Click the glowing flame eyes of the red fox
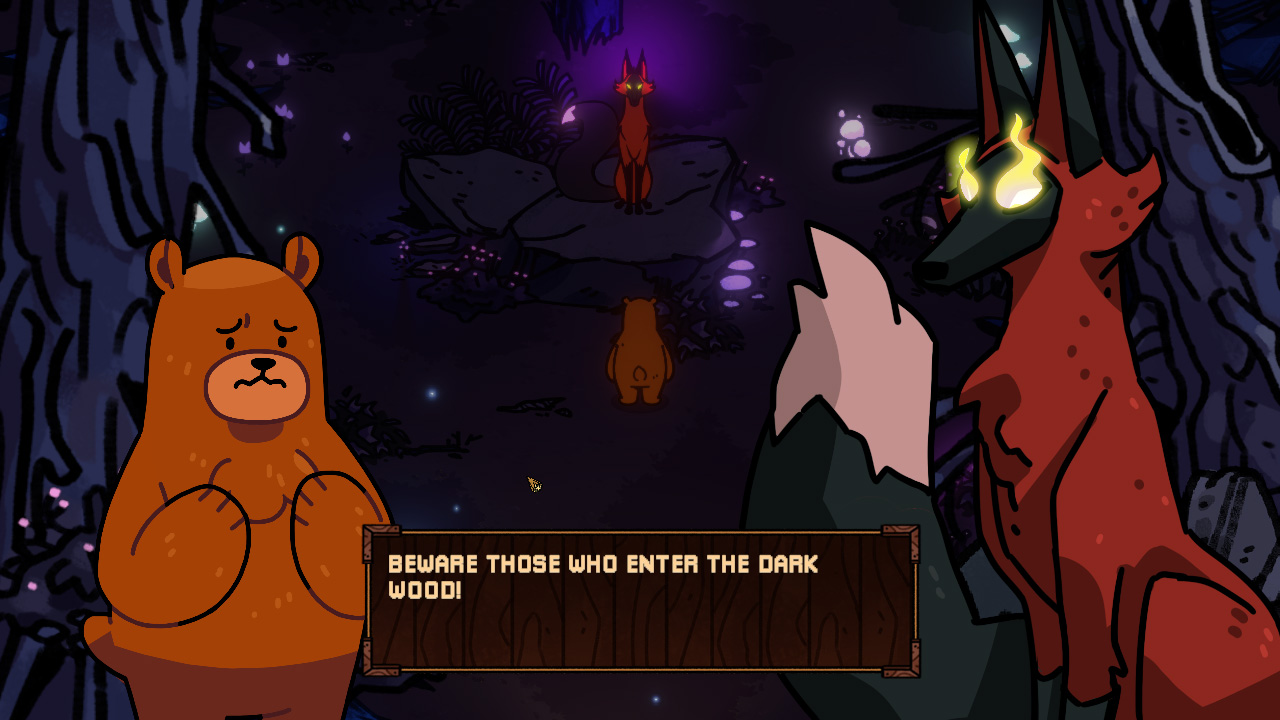 click(1000, 170)
